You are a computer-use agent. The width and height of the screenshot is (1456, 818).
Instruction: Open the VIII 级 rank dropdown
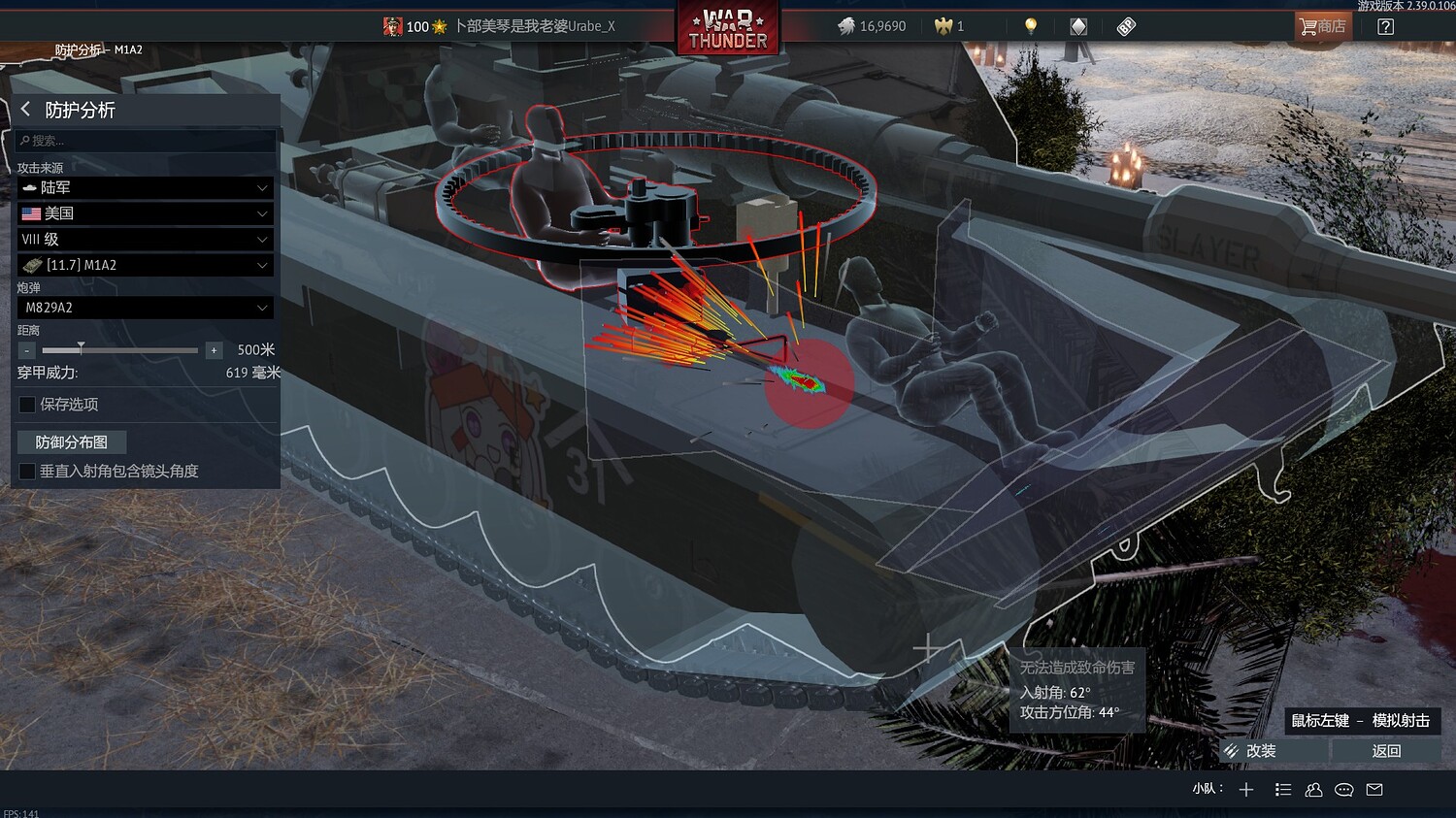pos(144,239)
